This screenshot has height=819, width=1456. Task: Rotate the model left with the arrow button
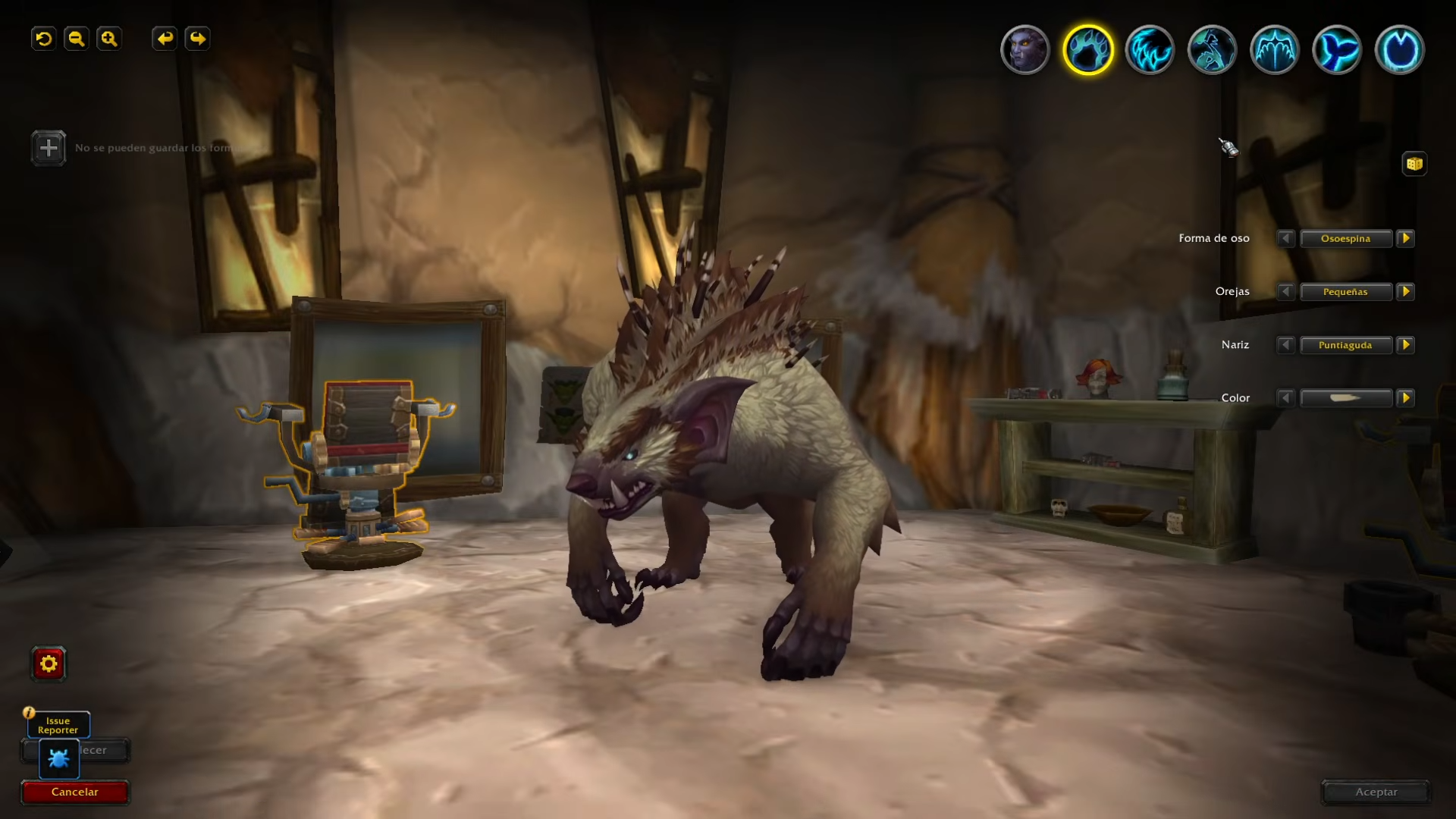[x=165, y=39]
